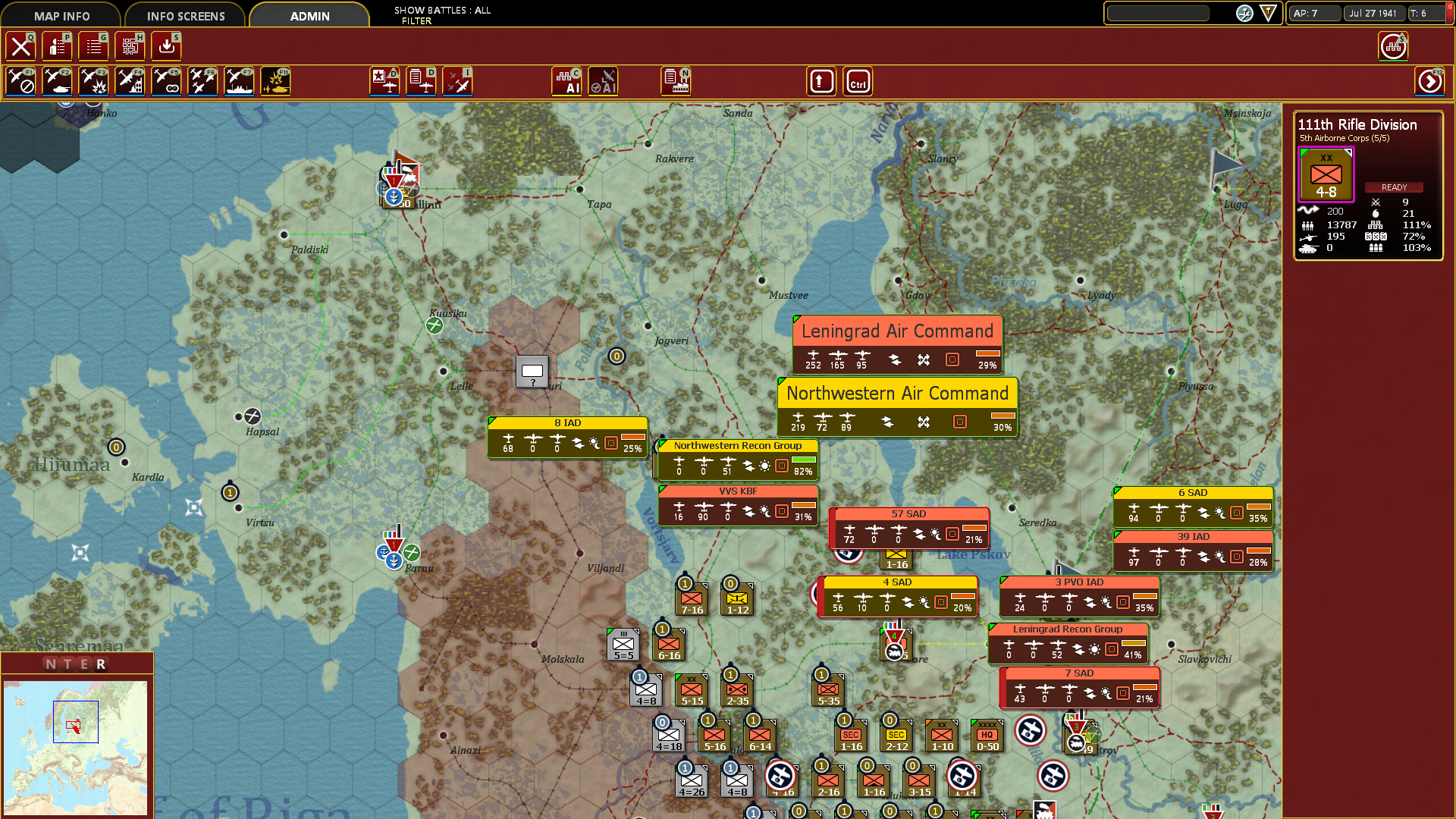Click inside the search field at top right

point(1159,13)
